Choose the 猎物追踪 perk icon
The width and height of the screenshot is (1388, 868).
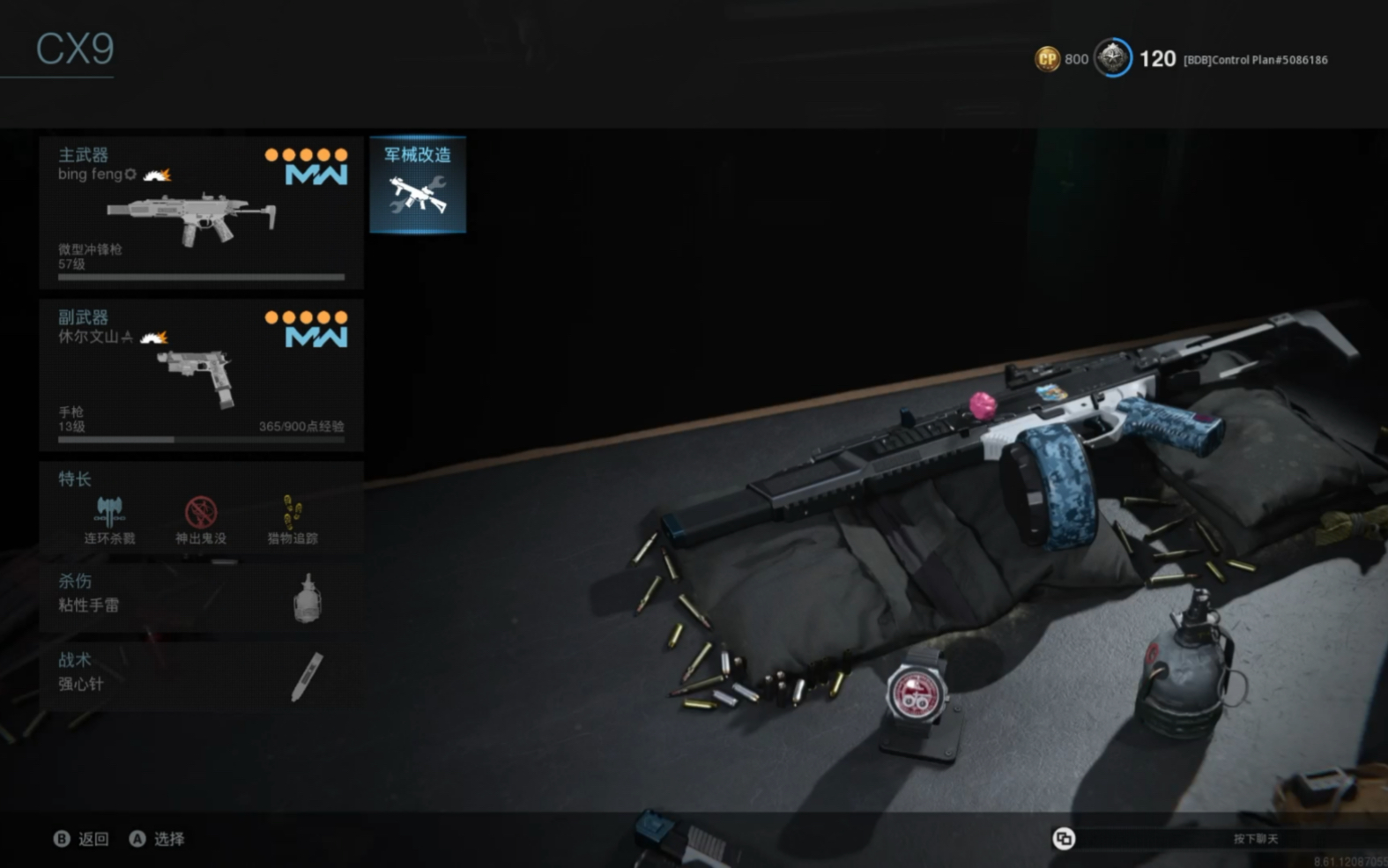[293, 512]
